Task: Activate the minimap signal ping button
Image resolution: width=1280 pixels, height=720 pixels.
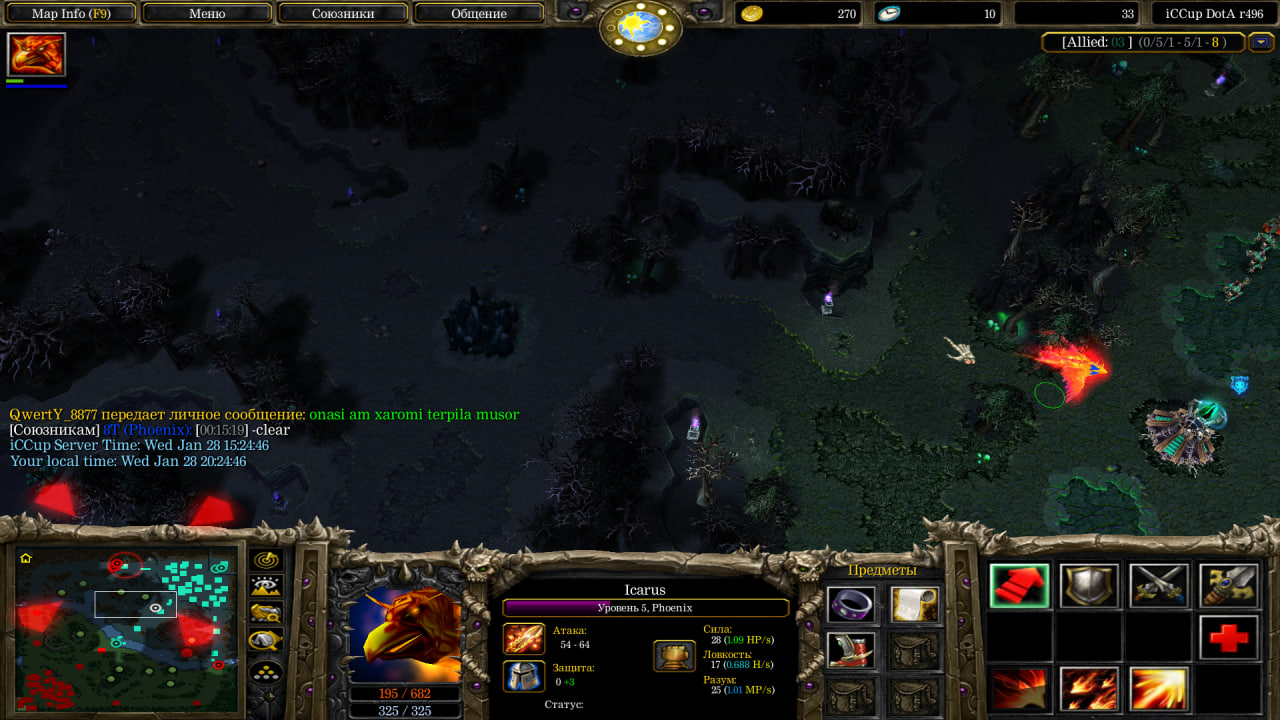Action: [x=266, y=561]
